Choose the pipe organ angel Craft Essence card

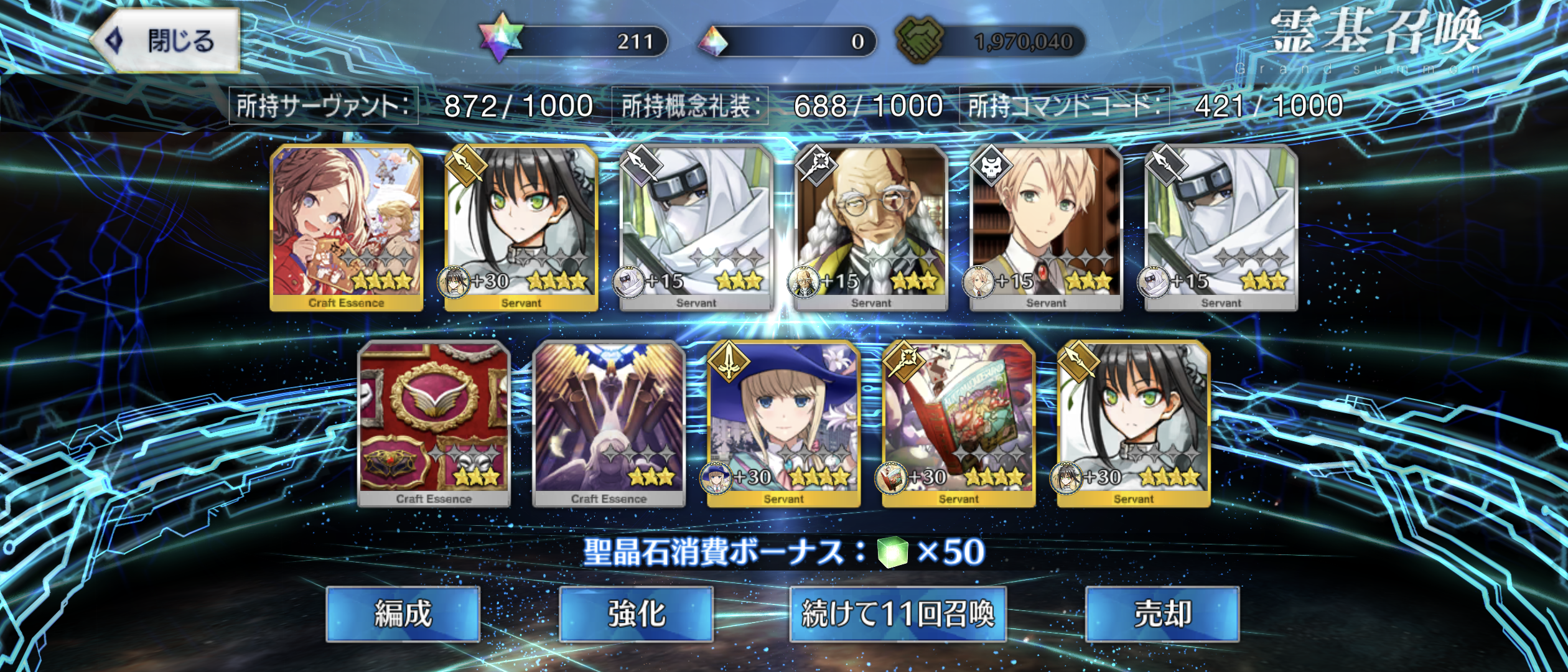[x=609, y=423]
